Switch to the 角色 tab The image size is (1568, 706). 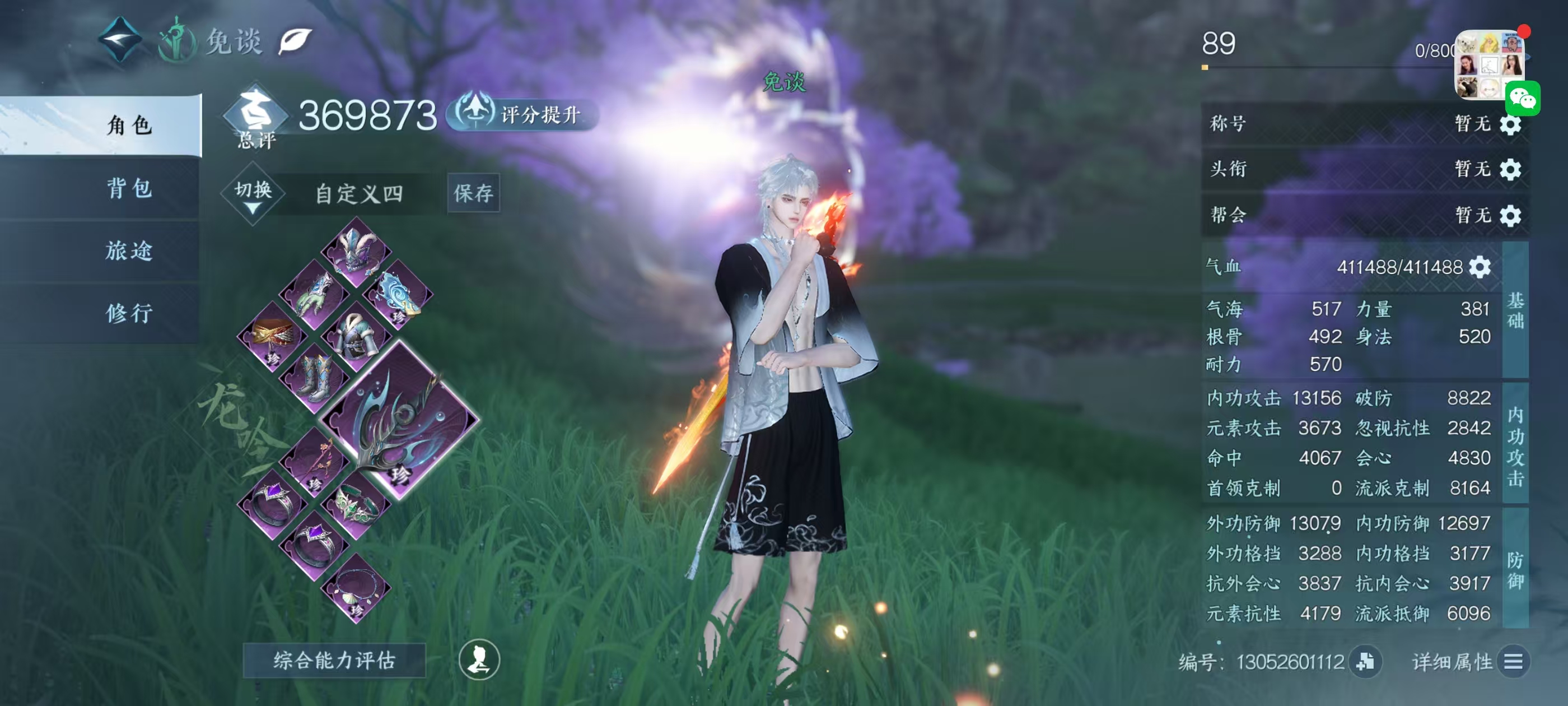[129, 125]
